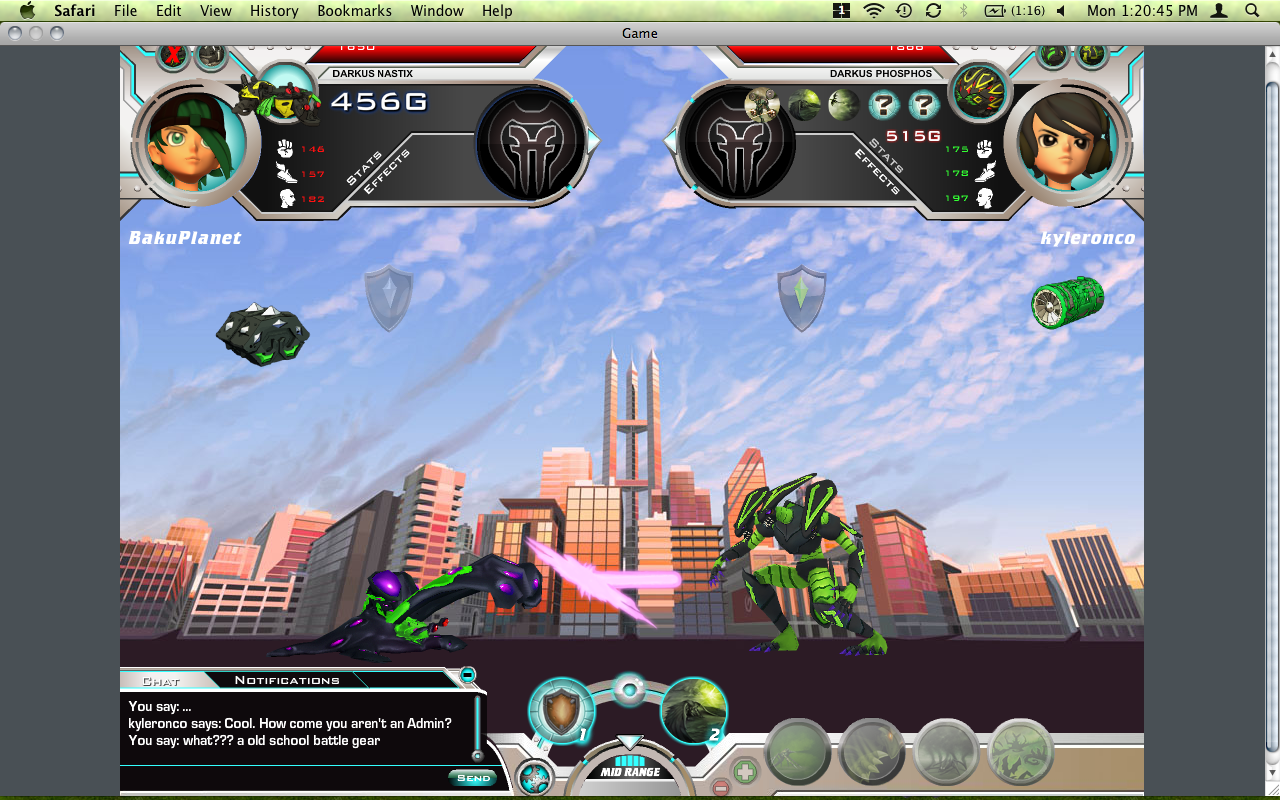The image size is (1280, 800).
Task: Expand the arrow beside BakuPlanet's Darkus emblem
Action: [x=593, y=142]
